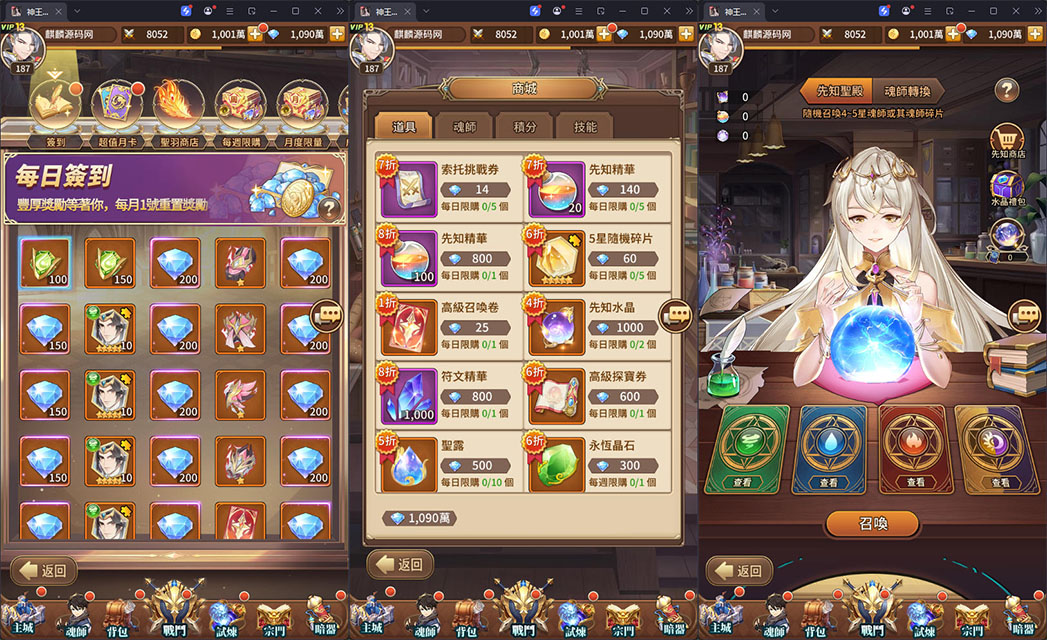View the red fire element card
The image size is (1047, 640).
pyautogui.click(x=915, y=448)
